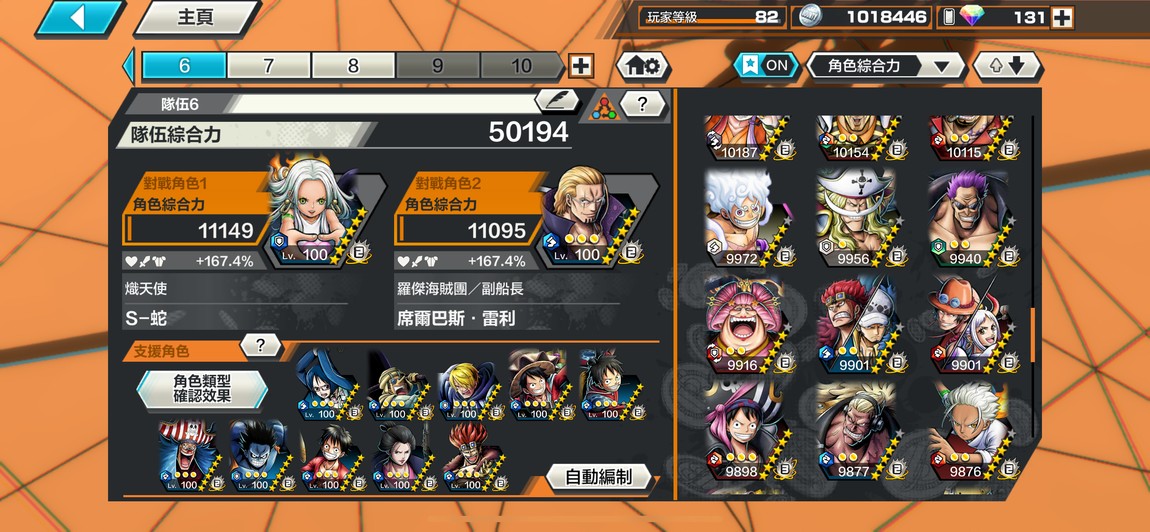This screenshot has width=1150, height=532.
Task: Select team tab 10
Action: (521, 66)
